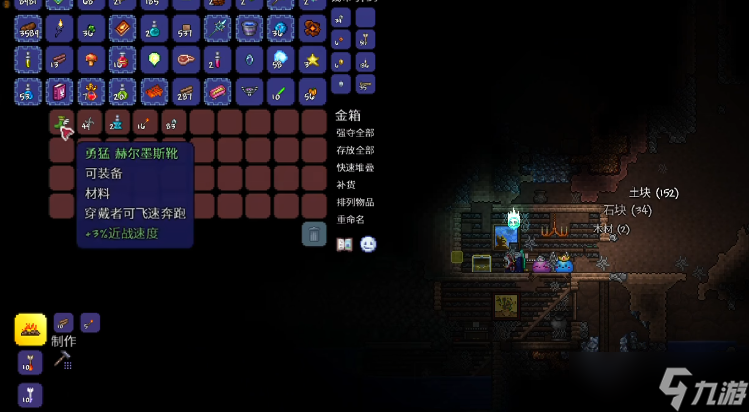Click the trash can slot
The width and height of the screenshot is (749, 412).
314,234
